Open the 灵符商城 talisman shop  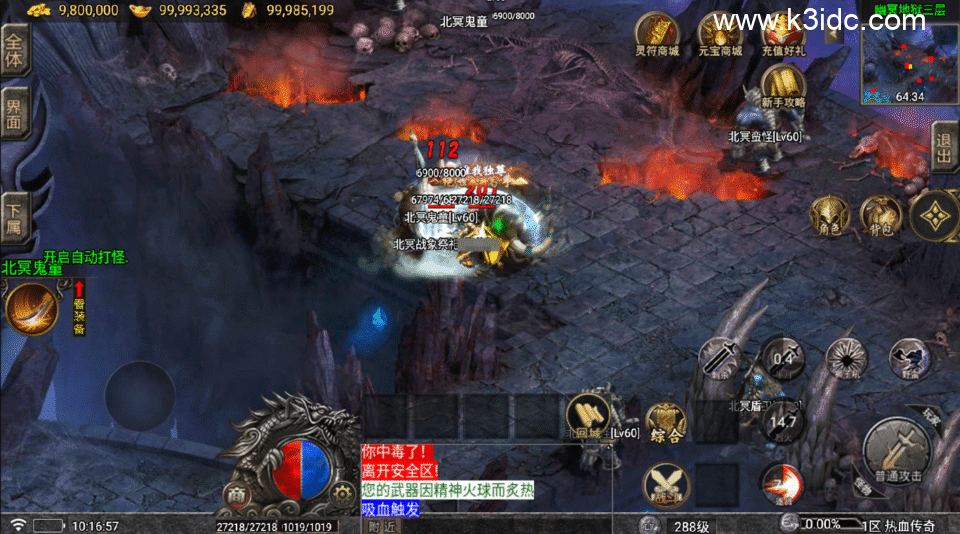click(x=657, y=34)
